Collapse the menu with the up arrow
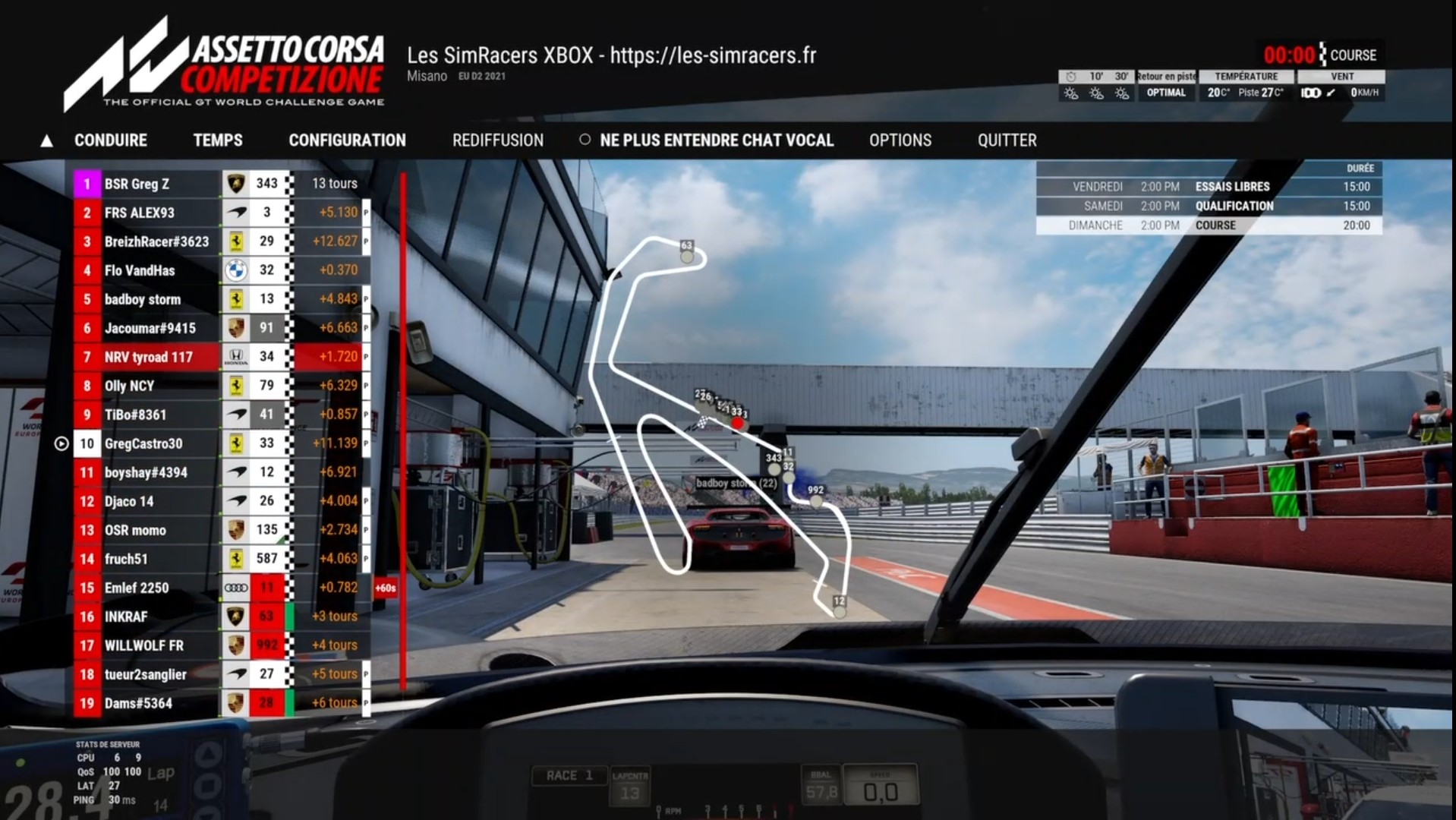This screenshot has height=820, width=1456. click(x=47, y=141)
